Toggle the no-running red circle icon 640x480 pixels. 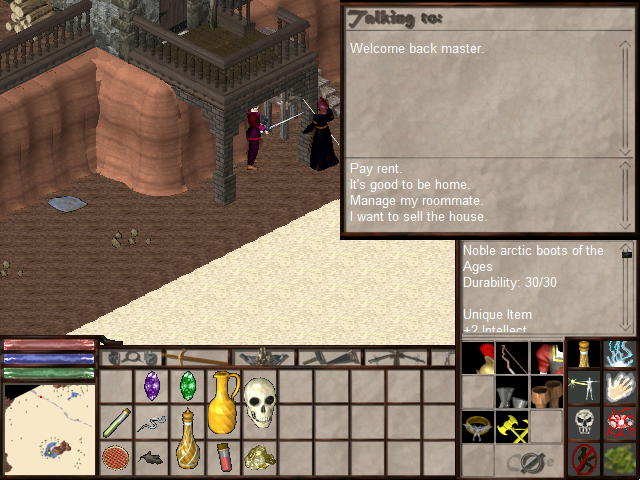click(585, 458)
